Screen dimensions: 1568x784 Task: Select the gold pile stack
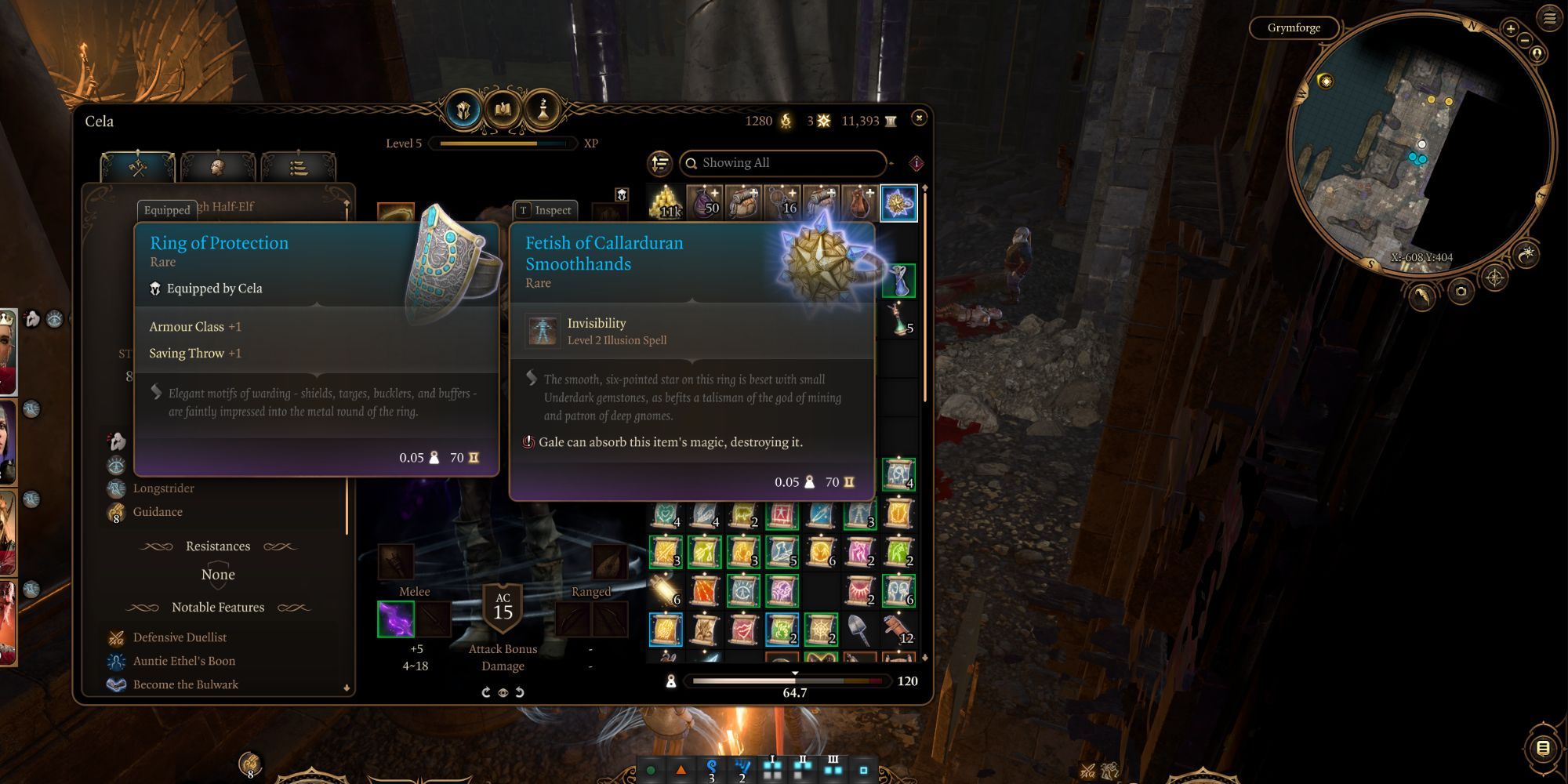(667, 202)
